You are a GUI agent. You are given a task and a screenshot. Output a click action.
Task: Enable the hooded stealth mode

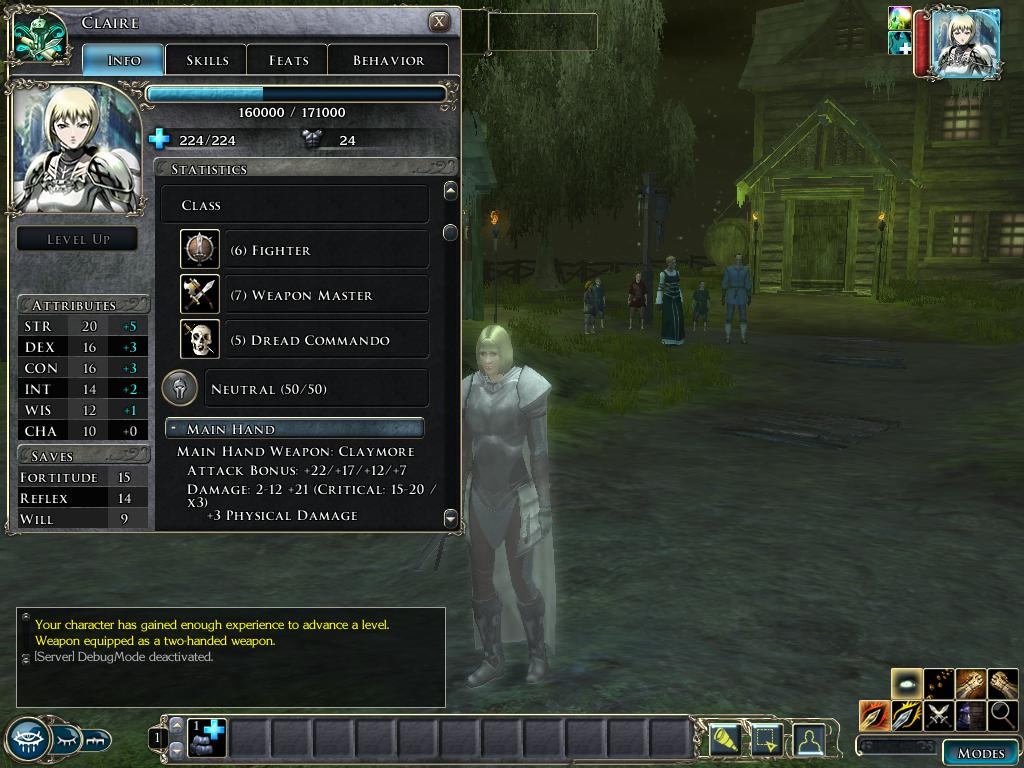pos(971,716)
